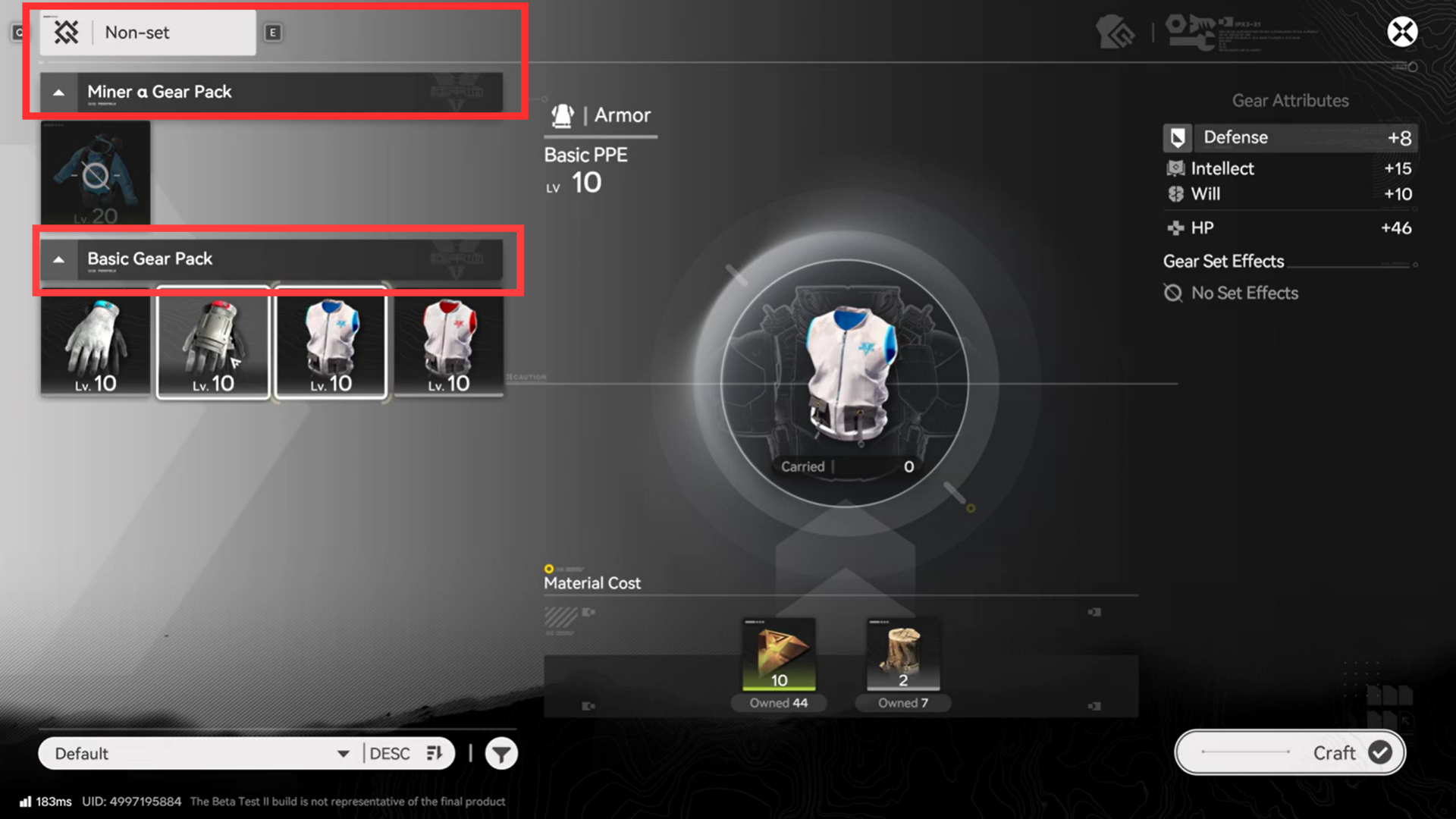Click the Will attribute icon
This screenshot has width=1456, height=819.
(1176, 194)
